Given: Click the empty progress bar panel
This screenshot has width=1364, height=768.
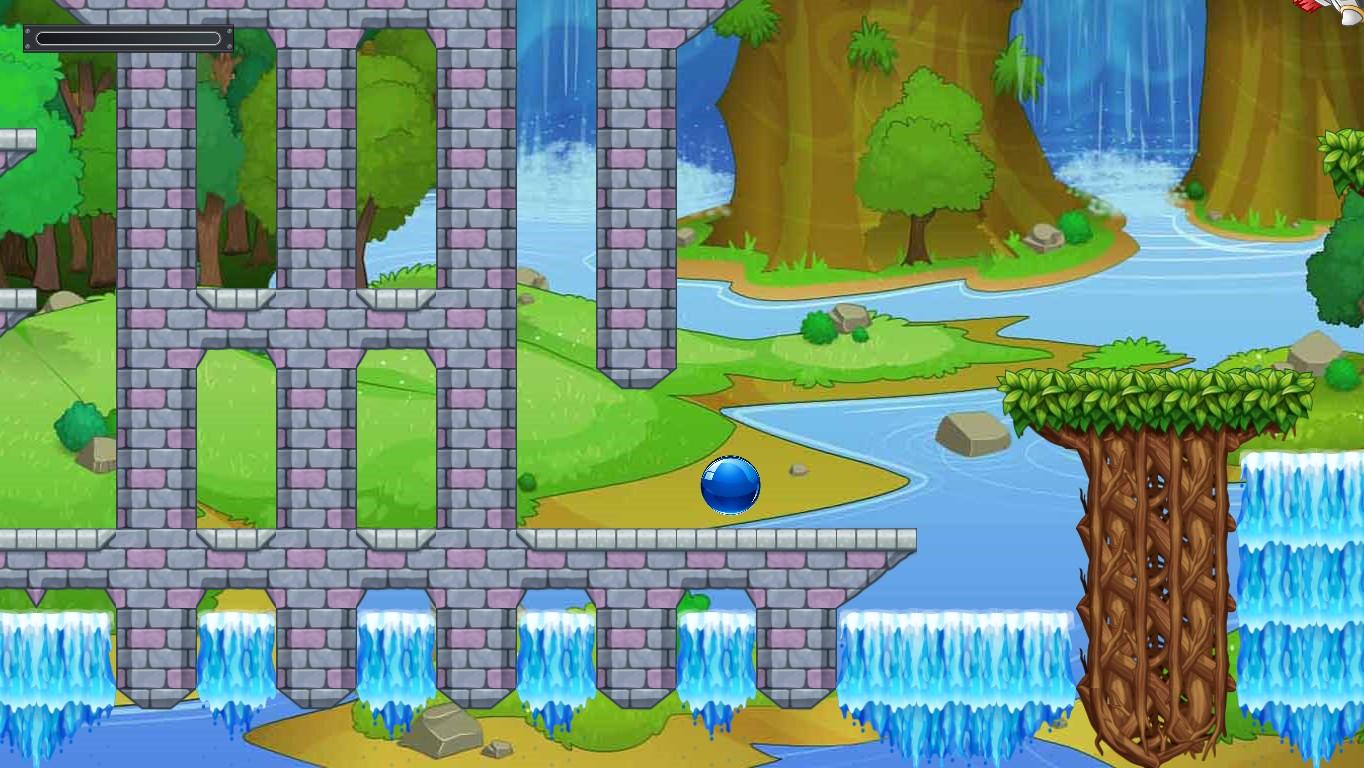Looking at the screenshot, I should pyautogui.click(x=128, y=38).
